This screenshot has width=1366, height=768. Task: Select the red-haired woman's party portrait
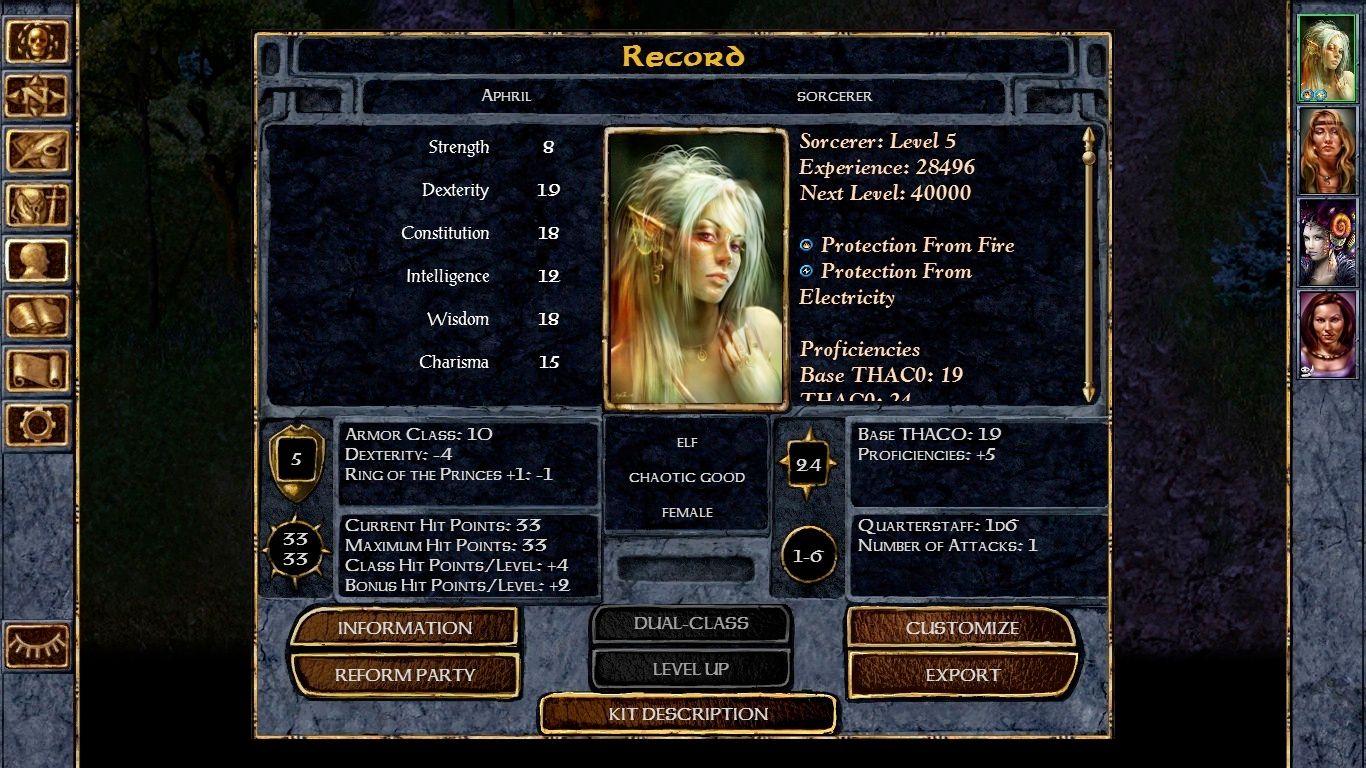point(1327,335)
